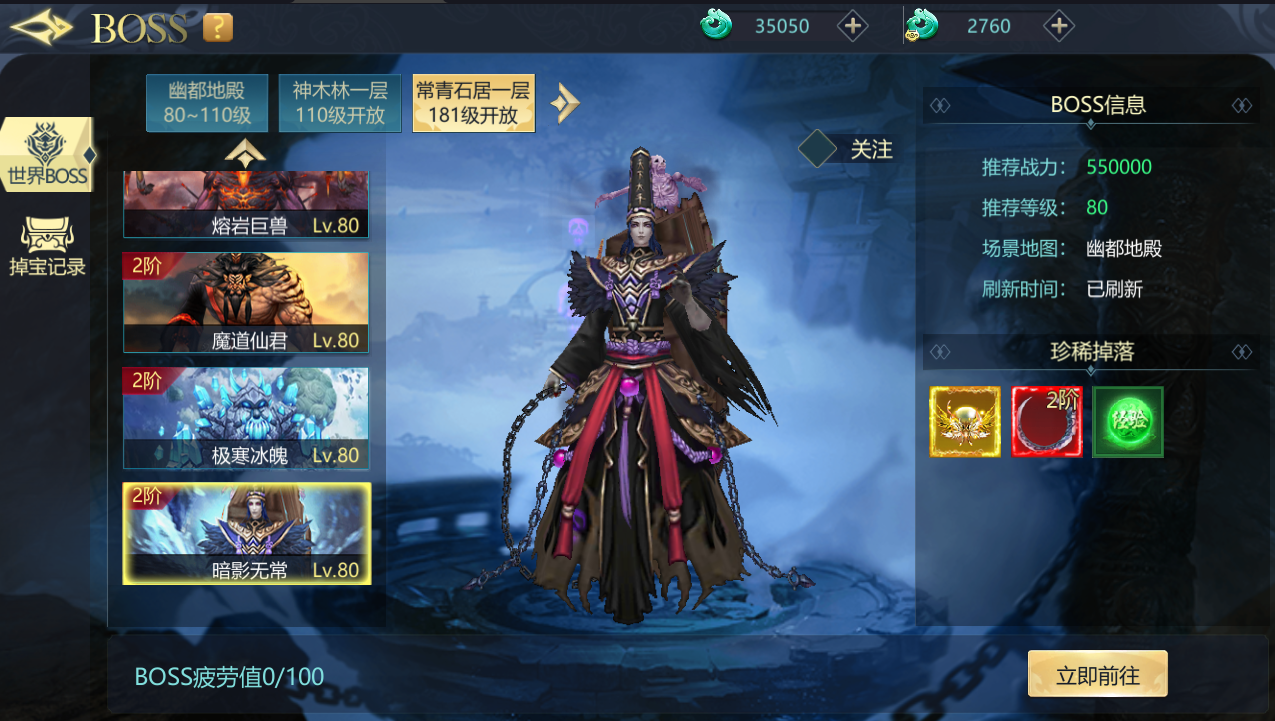Choose the 极寒冰魄 Lv.80 boss
This screenshot has height=721, width=1275.
coord(246,418)
